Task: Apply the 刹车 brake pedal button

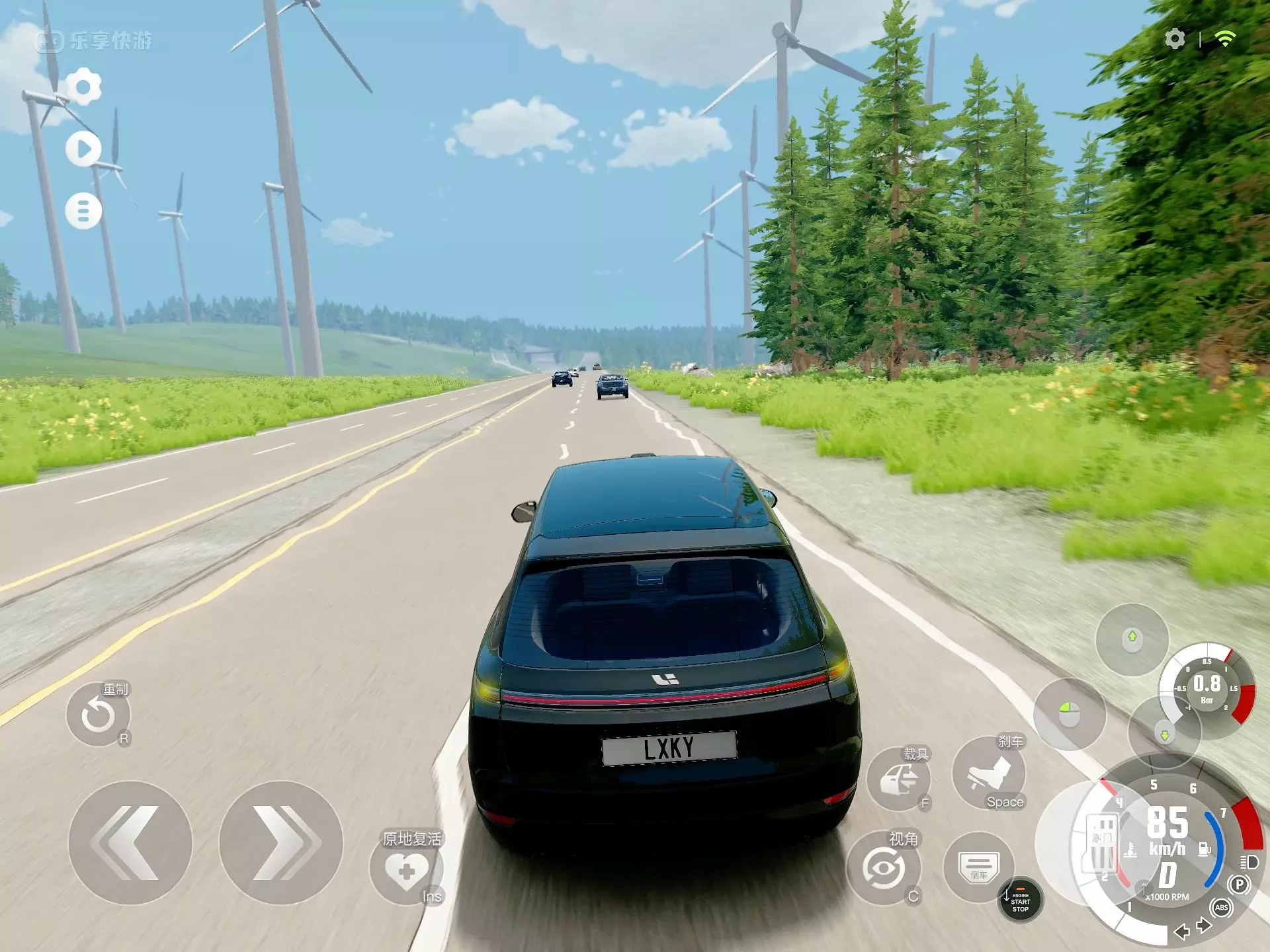Action: pyautogui.click(x=989, y=773)
